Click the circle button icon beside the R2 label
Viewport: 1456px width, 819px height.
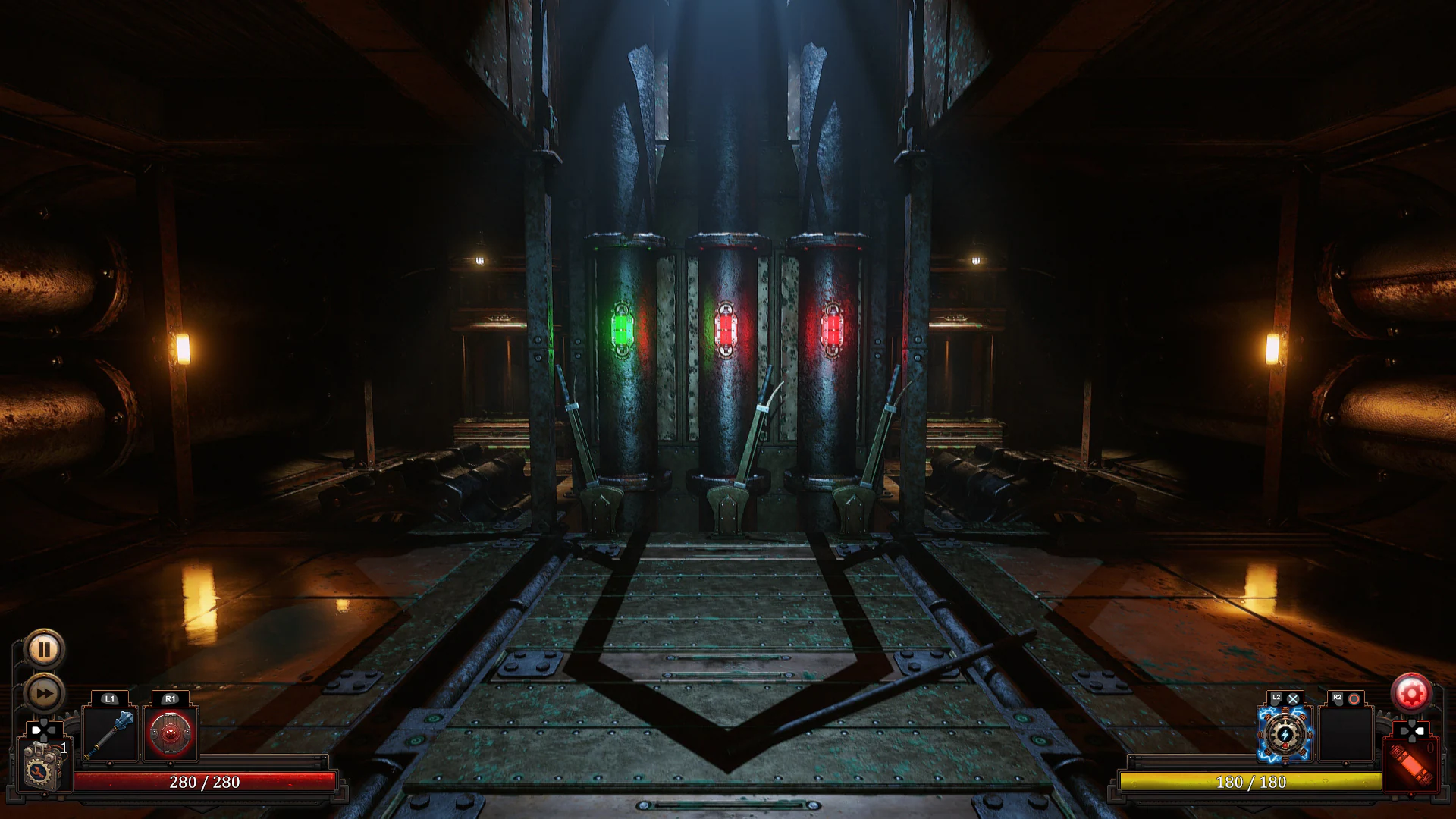(x=1354, y=698)
